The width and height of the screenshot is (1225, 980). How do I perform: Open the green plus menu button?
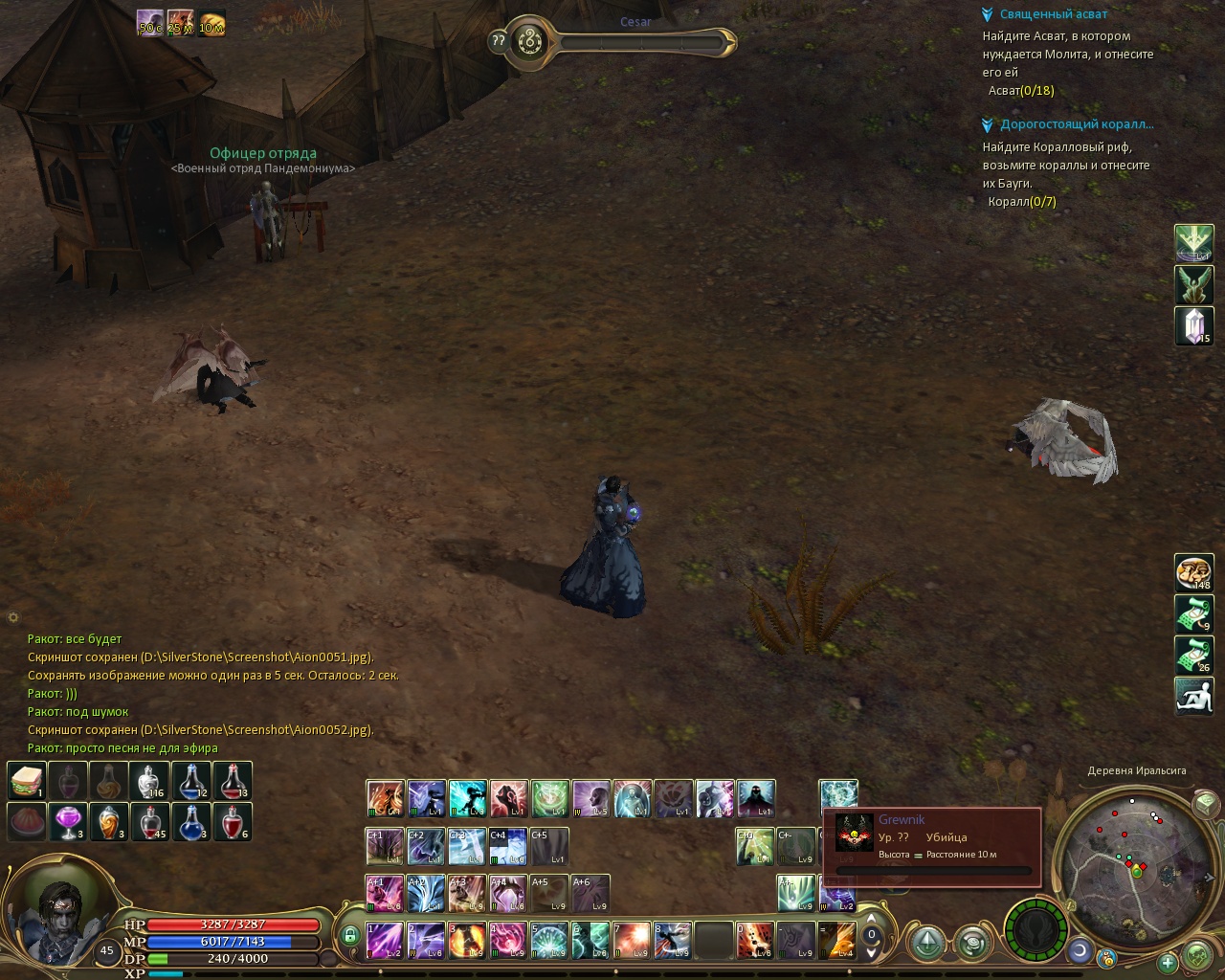(1167, 963)
